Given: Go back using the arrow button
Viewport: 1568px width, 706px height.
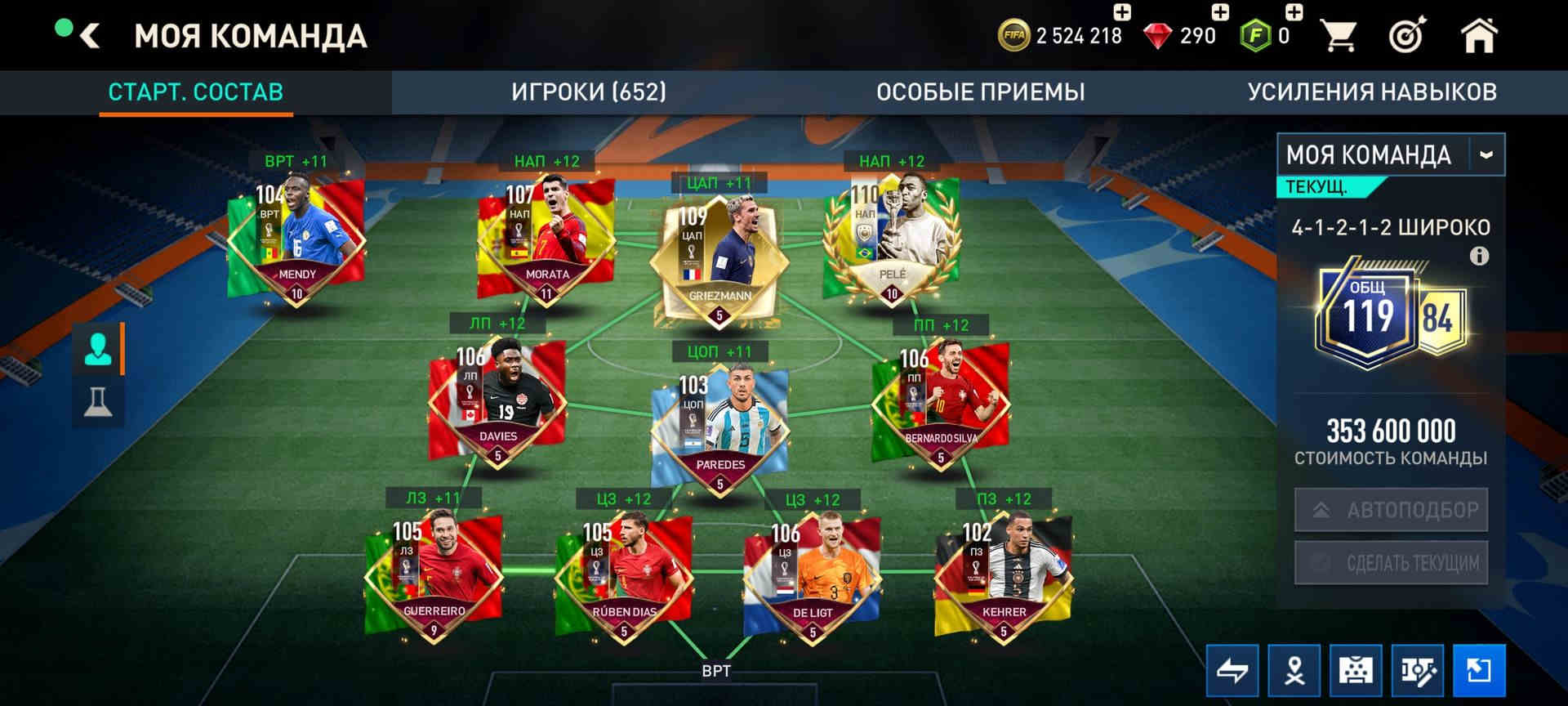Looking at the screenshot, I should click(91, 36).
